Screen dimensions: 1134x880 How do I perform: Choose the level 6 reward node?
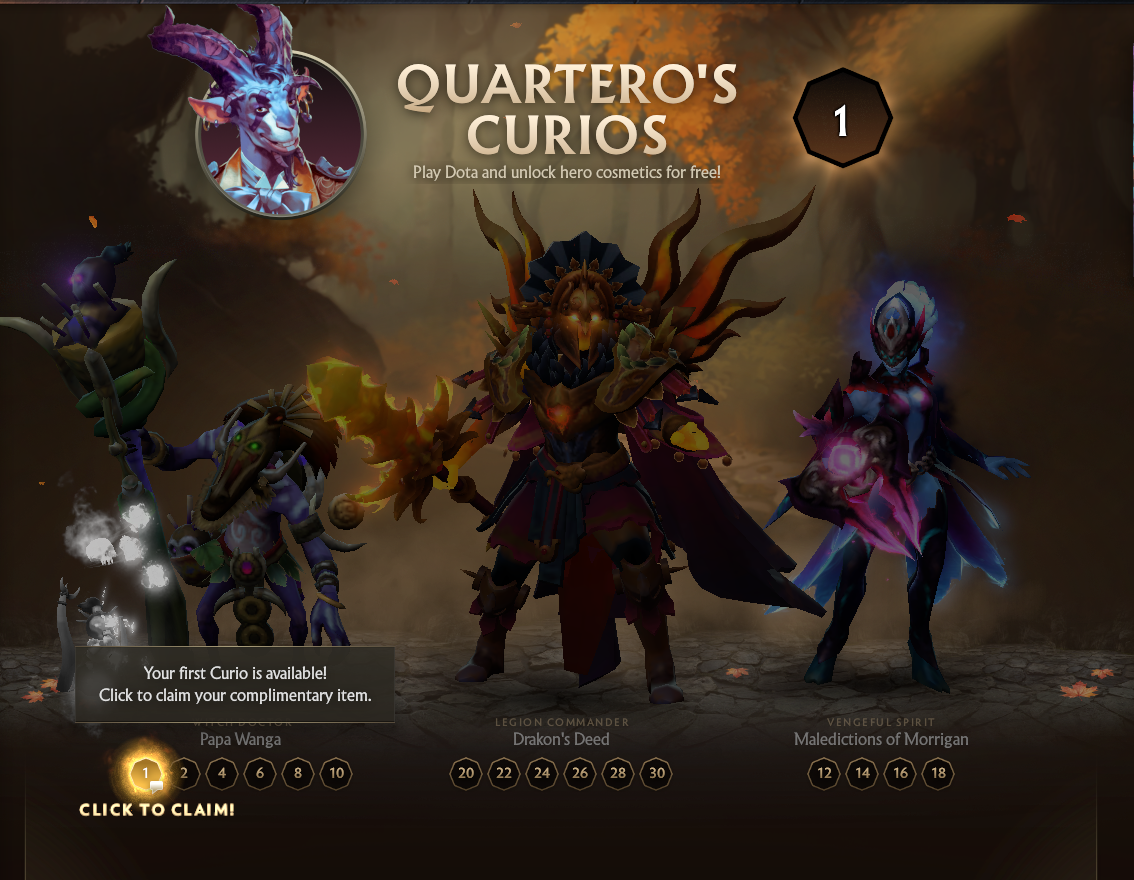pyautogui.click(x=260, y=773)
